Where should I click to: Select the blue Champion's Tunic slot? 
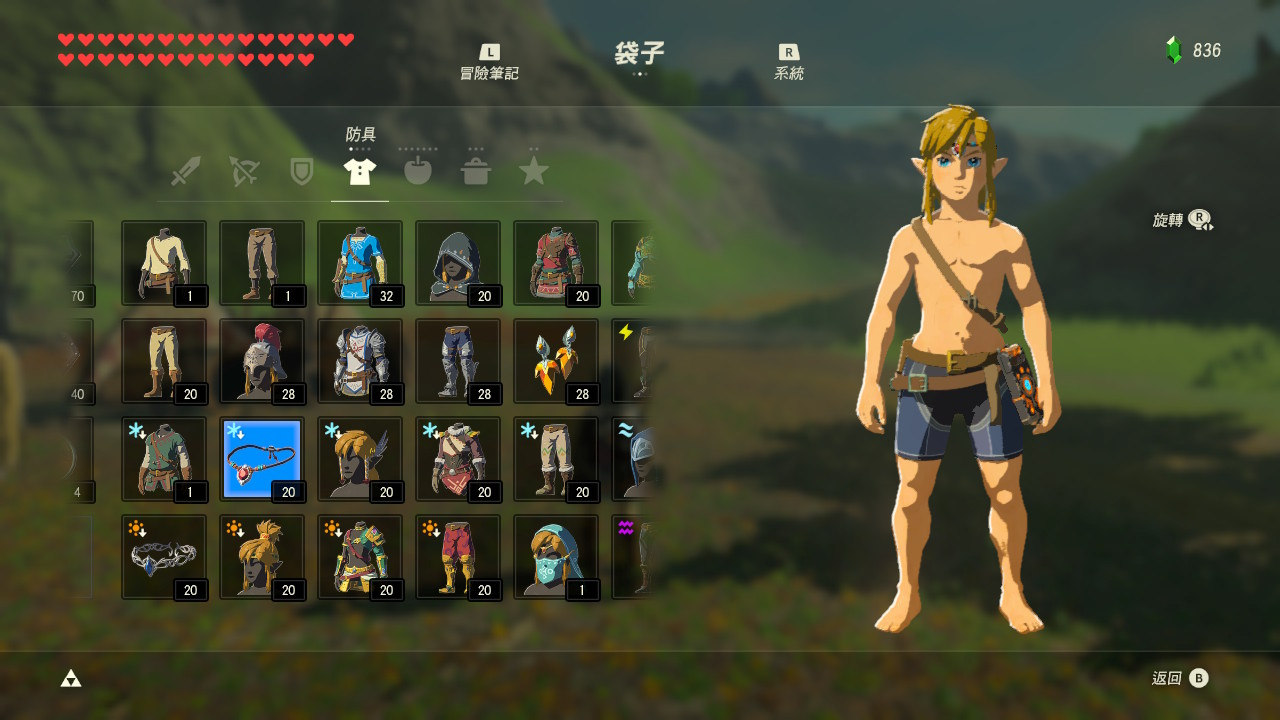360,263
